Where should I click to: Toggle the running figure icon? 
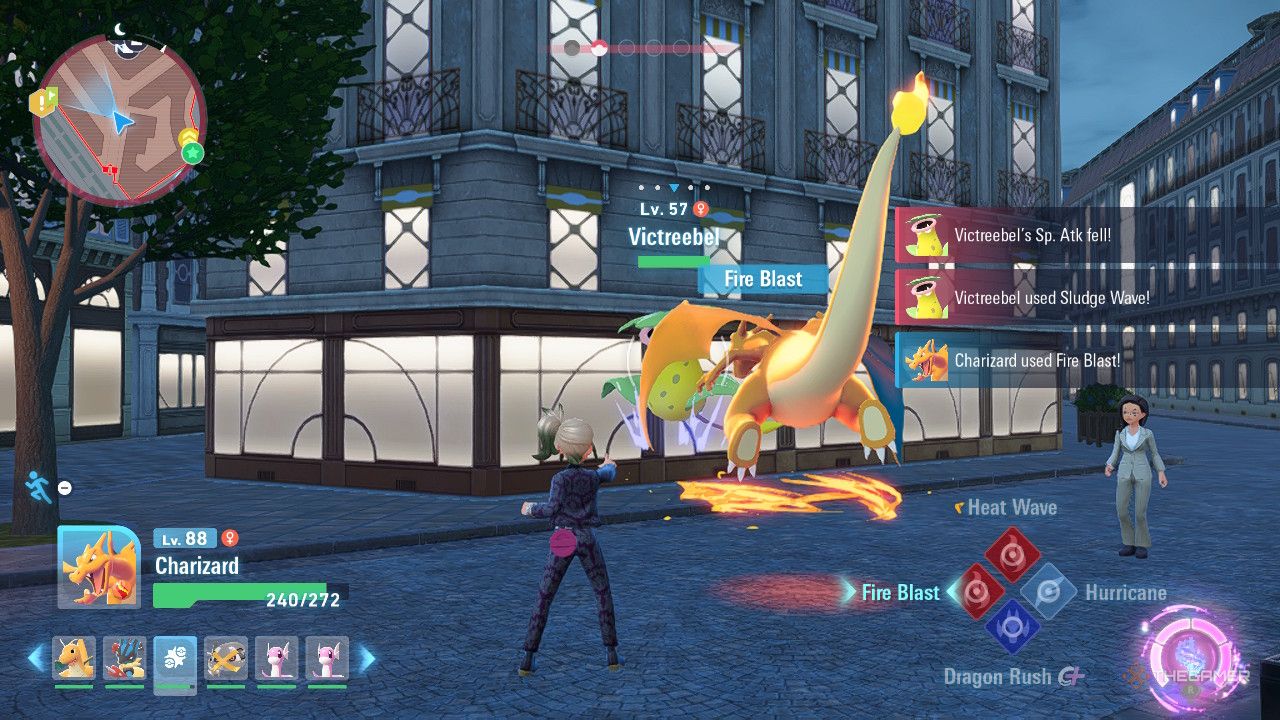[37, 486]
